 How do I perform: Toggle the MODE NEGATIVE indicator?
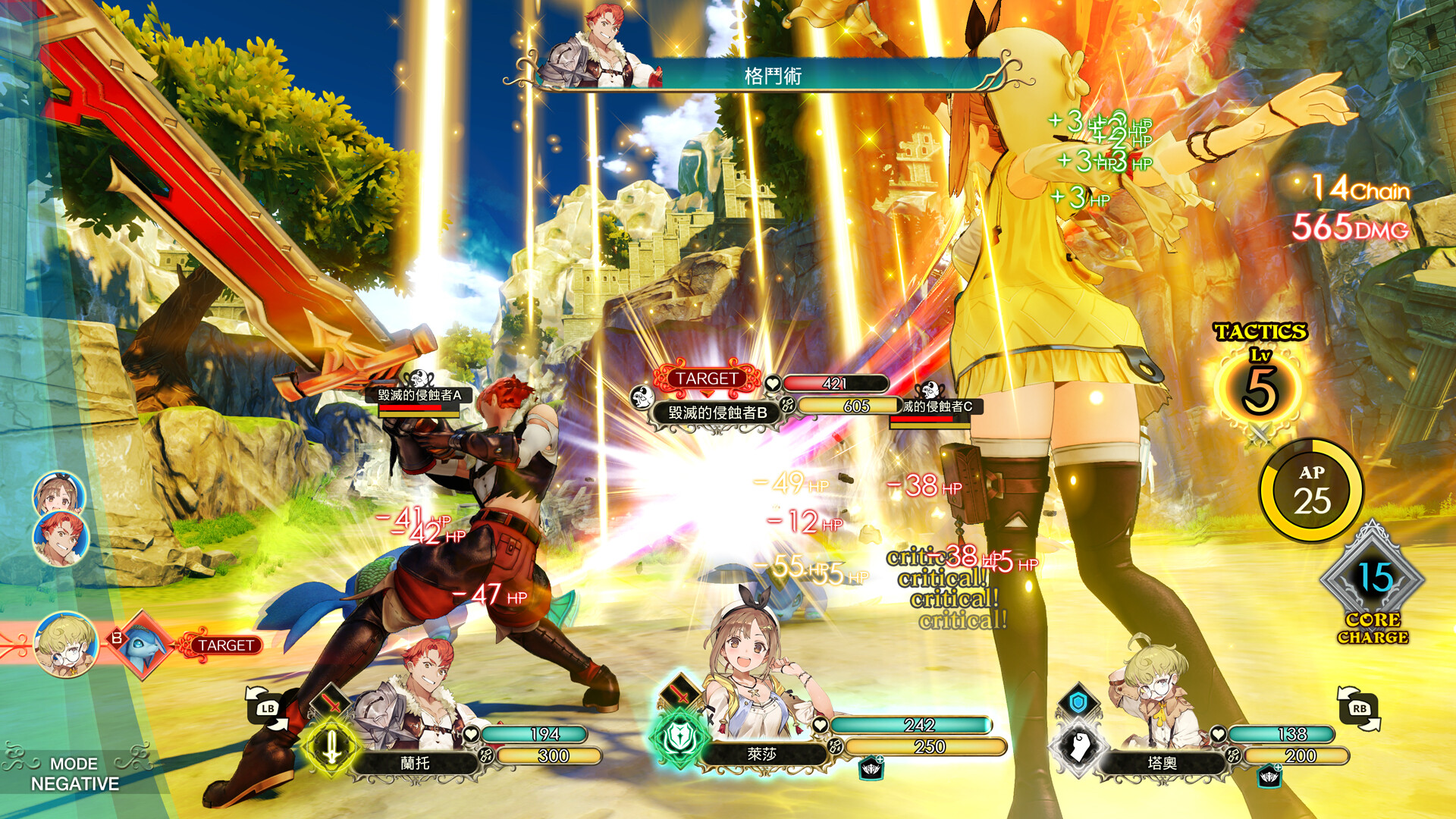click(74, 773)
